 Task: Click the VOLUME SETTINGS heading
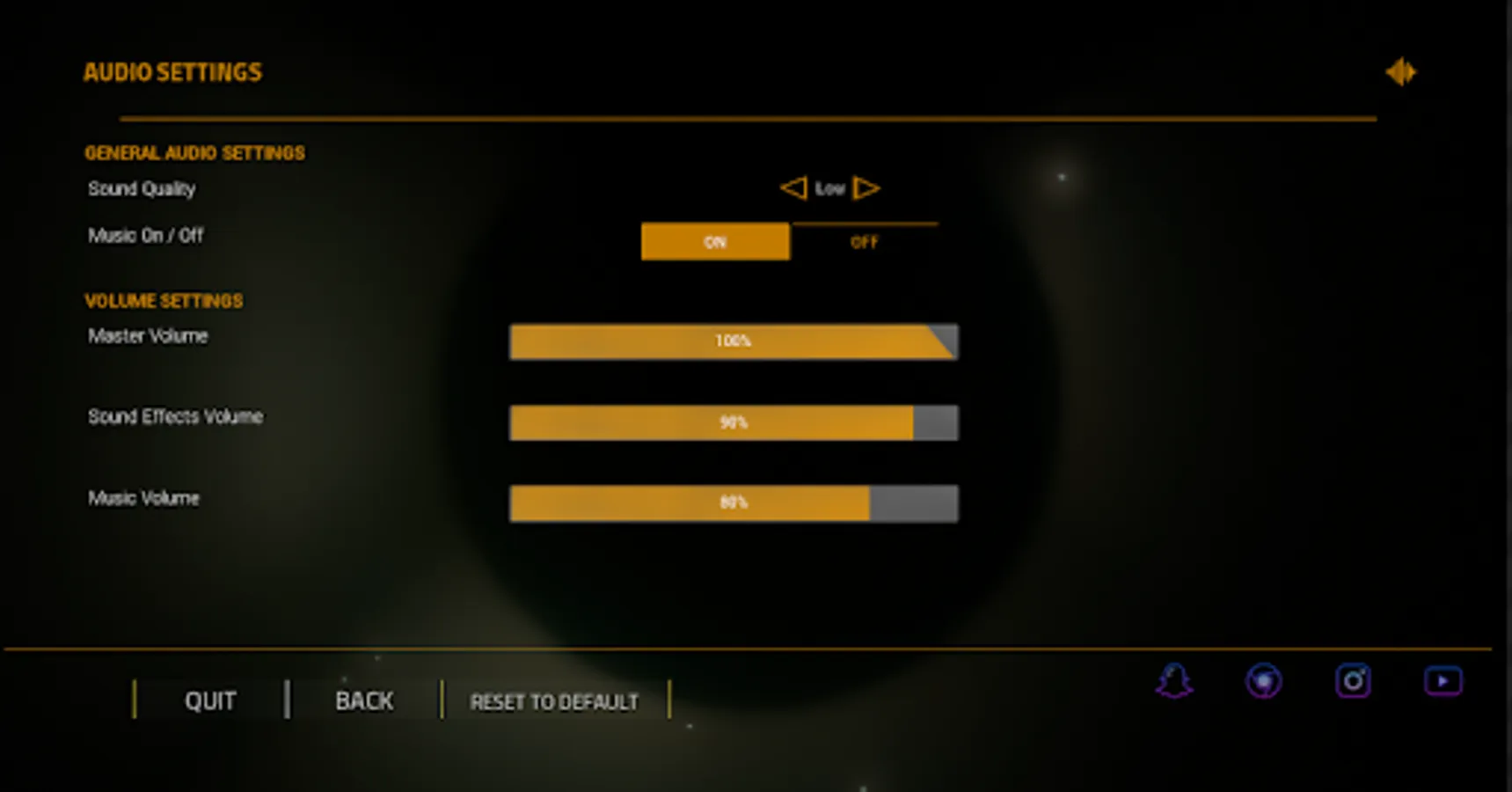tap(164, 300)
